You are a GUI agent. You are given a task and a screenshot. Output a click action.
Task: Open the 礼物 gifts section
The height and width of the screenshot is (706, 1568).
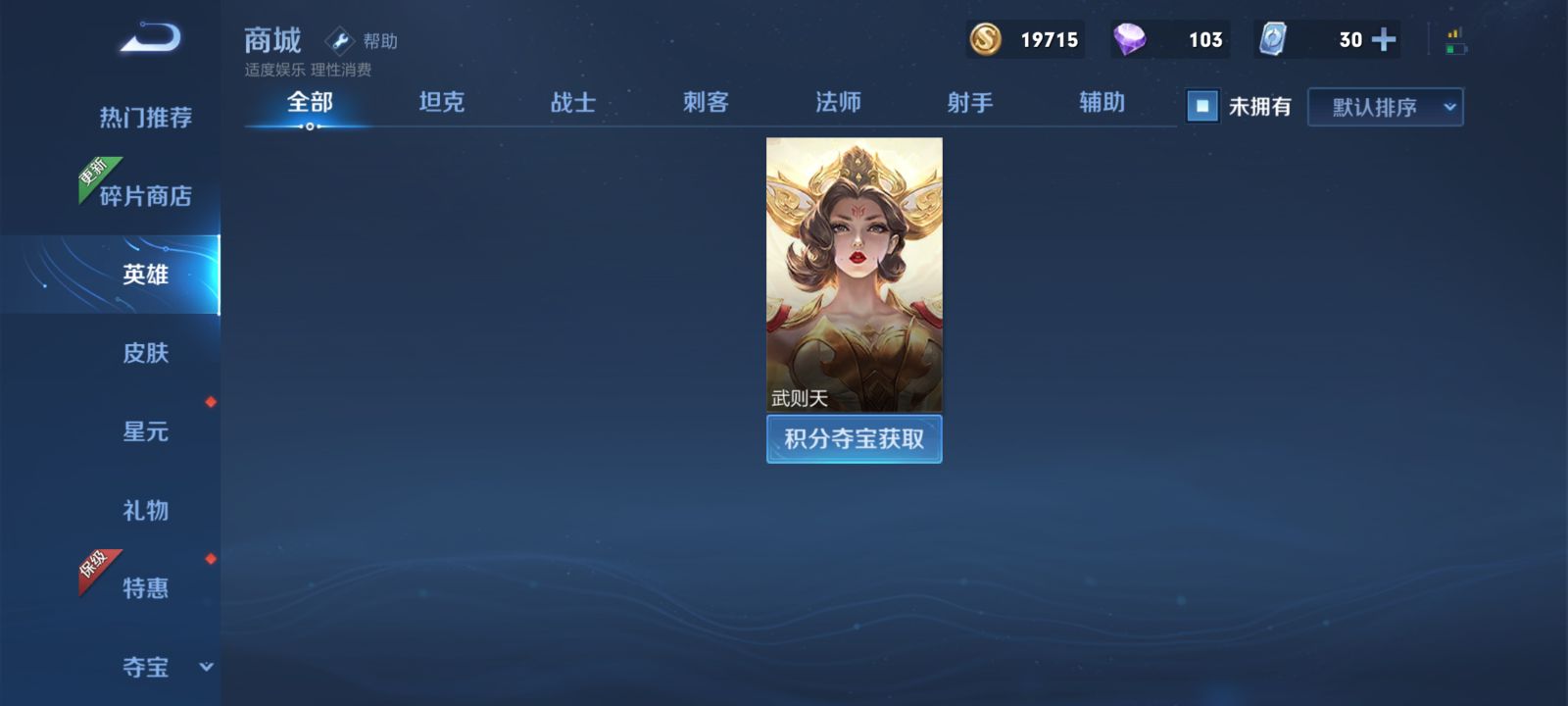[x=145, y=510]
